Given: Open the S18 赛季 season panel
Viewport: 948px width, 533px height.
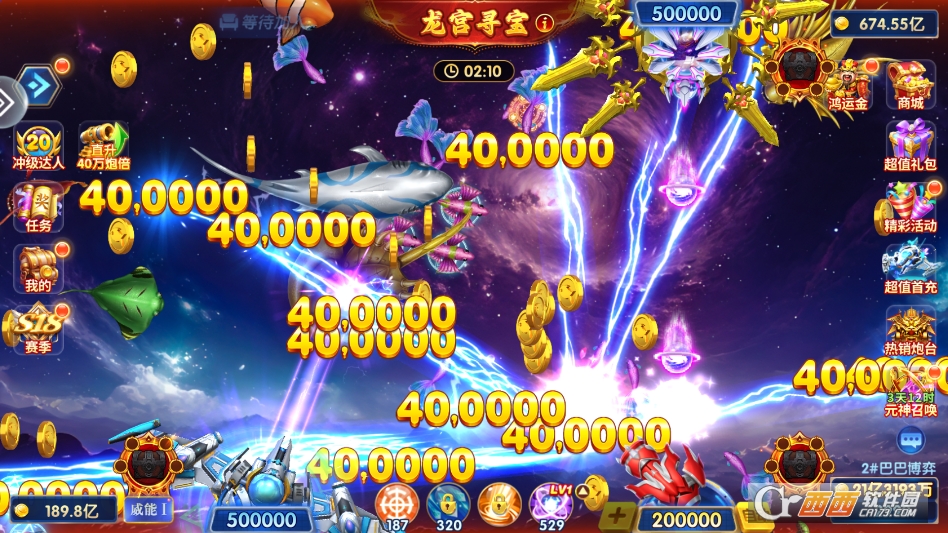Looking at the screenshot, I should pyautogui.click(x=38, y=327).
